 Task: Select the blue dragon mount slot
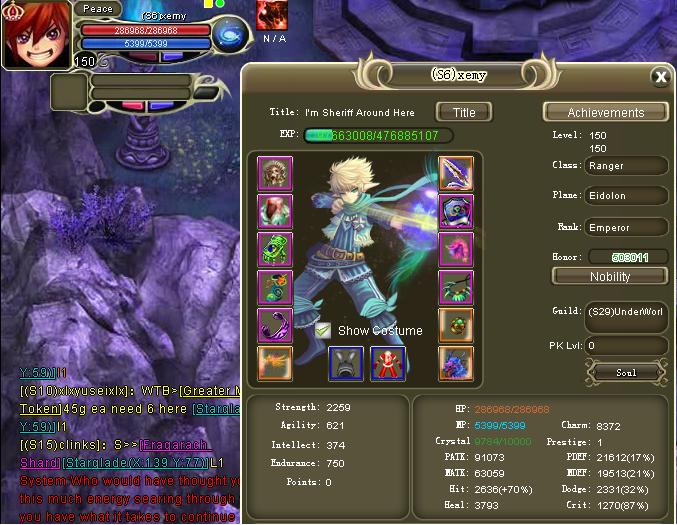click(456, 362)
